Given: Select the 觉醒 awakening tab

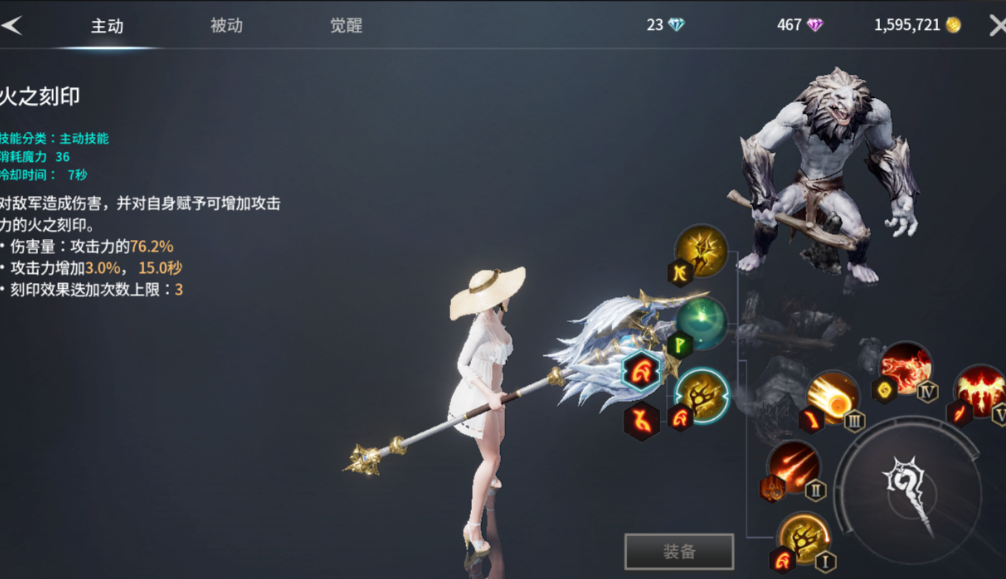Looking at the screenshot, I should (x=346, y=26).
